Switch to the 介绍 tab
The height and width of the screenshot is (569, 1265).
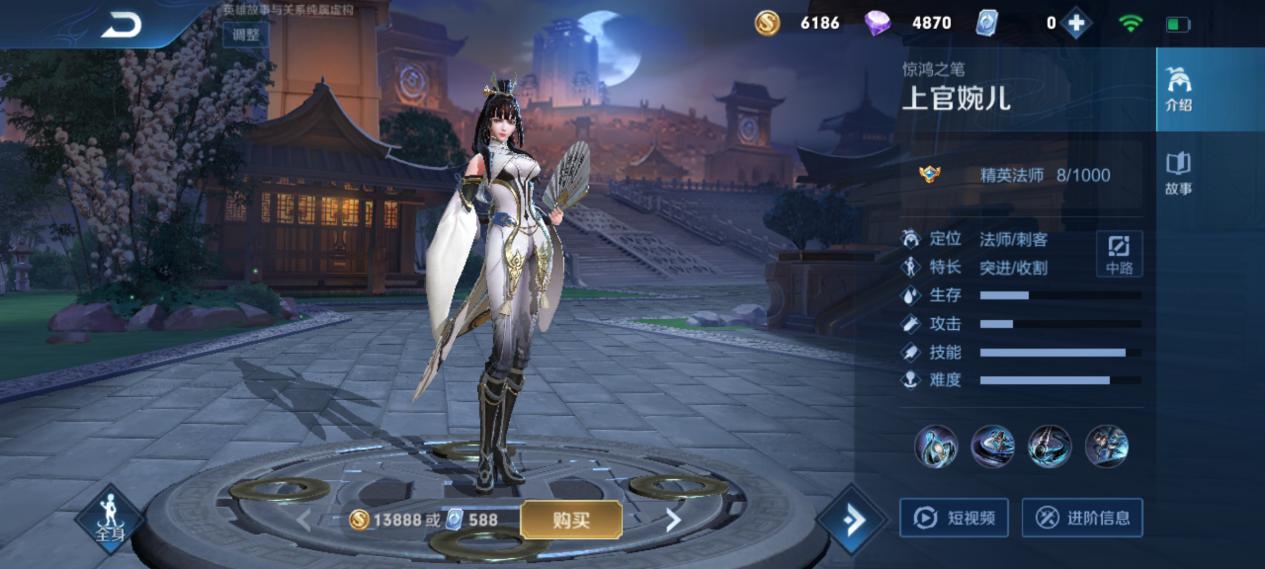1178,89
